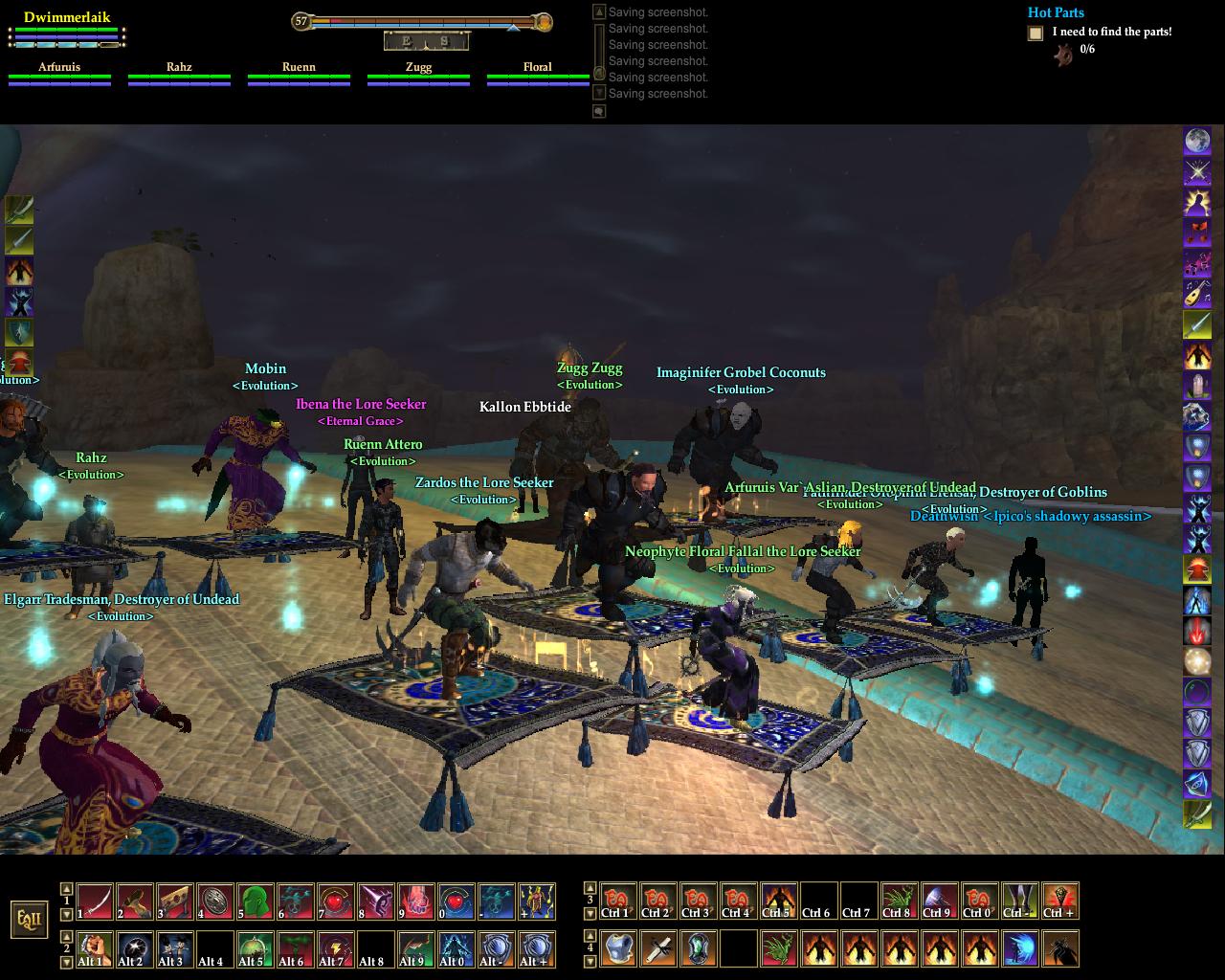This screenshot has height=980, width=1225.
Task: Activate the lightning figure ability in the plus slot
Action: (537, 902)
